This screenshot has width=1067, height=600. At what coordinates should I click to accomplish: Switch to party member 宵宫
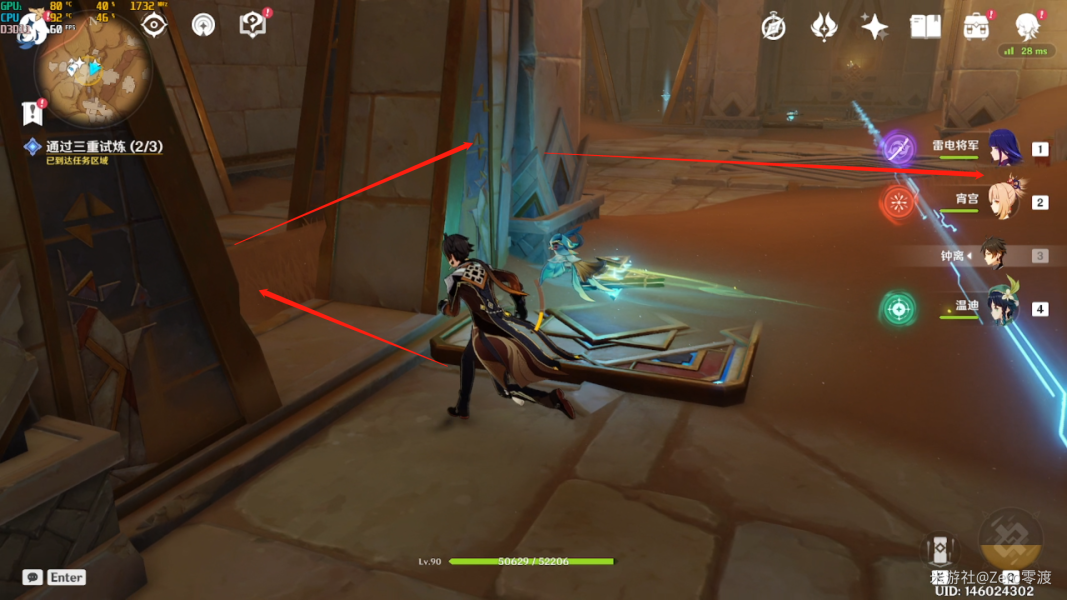1003,200
